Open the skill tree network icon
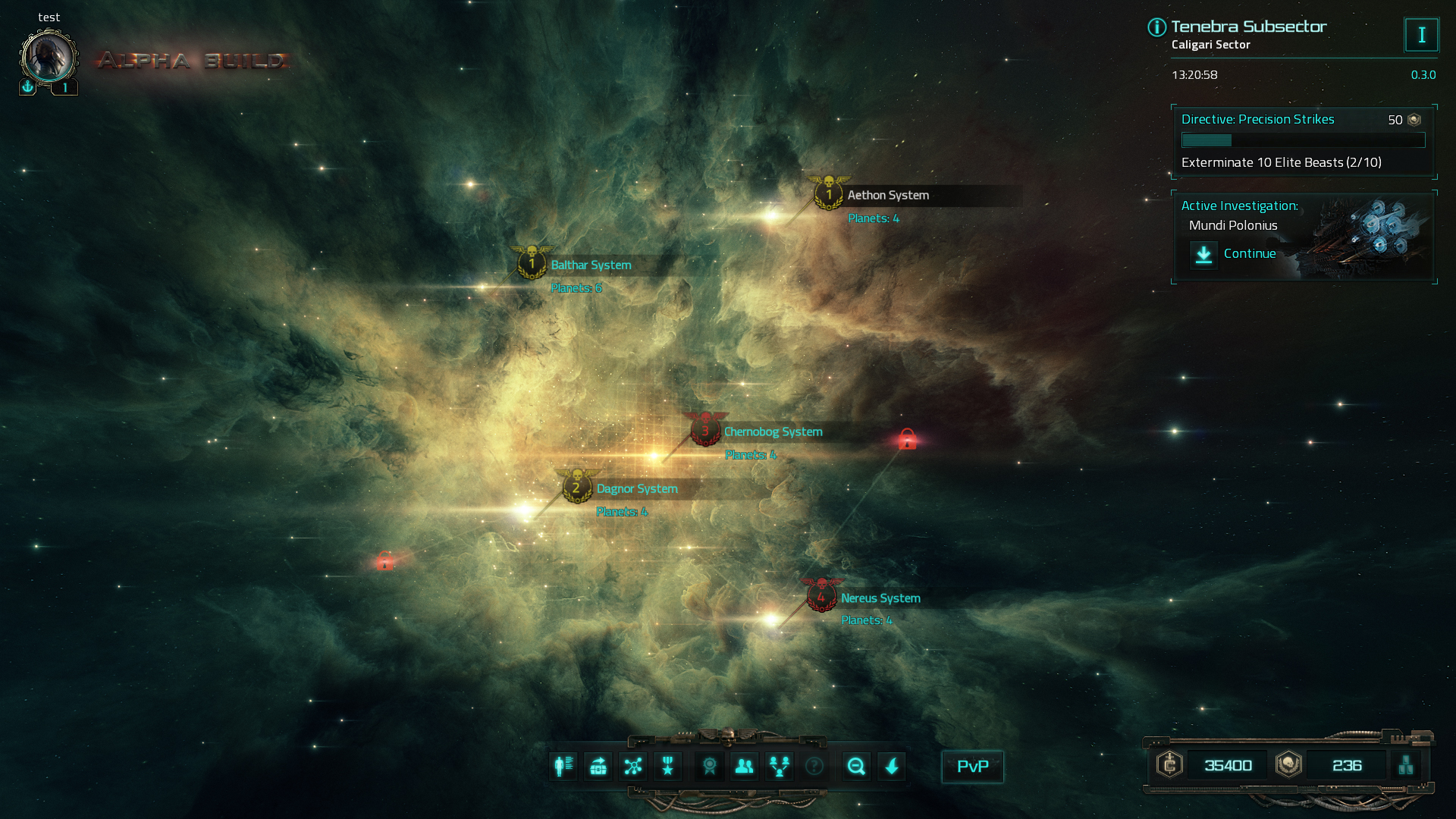The width and height of the screenshot is (1456, 819). [632, 767]
